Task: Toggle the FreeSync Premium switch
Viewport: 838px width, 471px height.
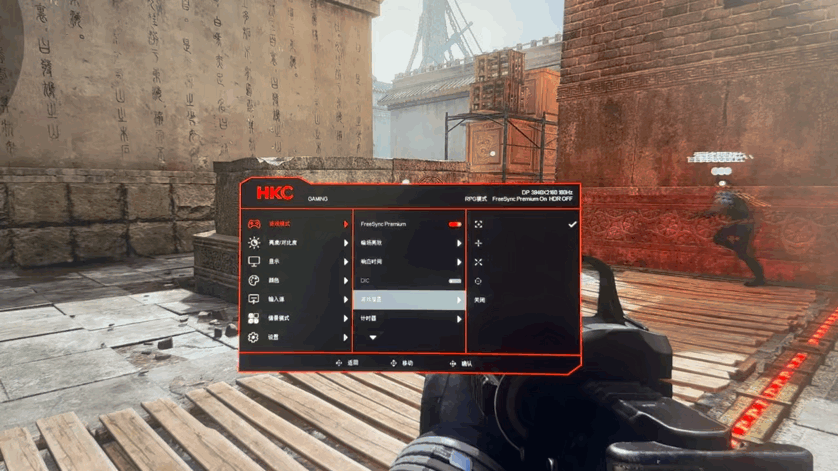Action: (455, 224)
